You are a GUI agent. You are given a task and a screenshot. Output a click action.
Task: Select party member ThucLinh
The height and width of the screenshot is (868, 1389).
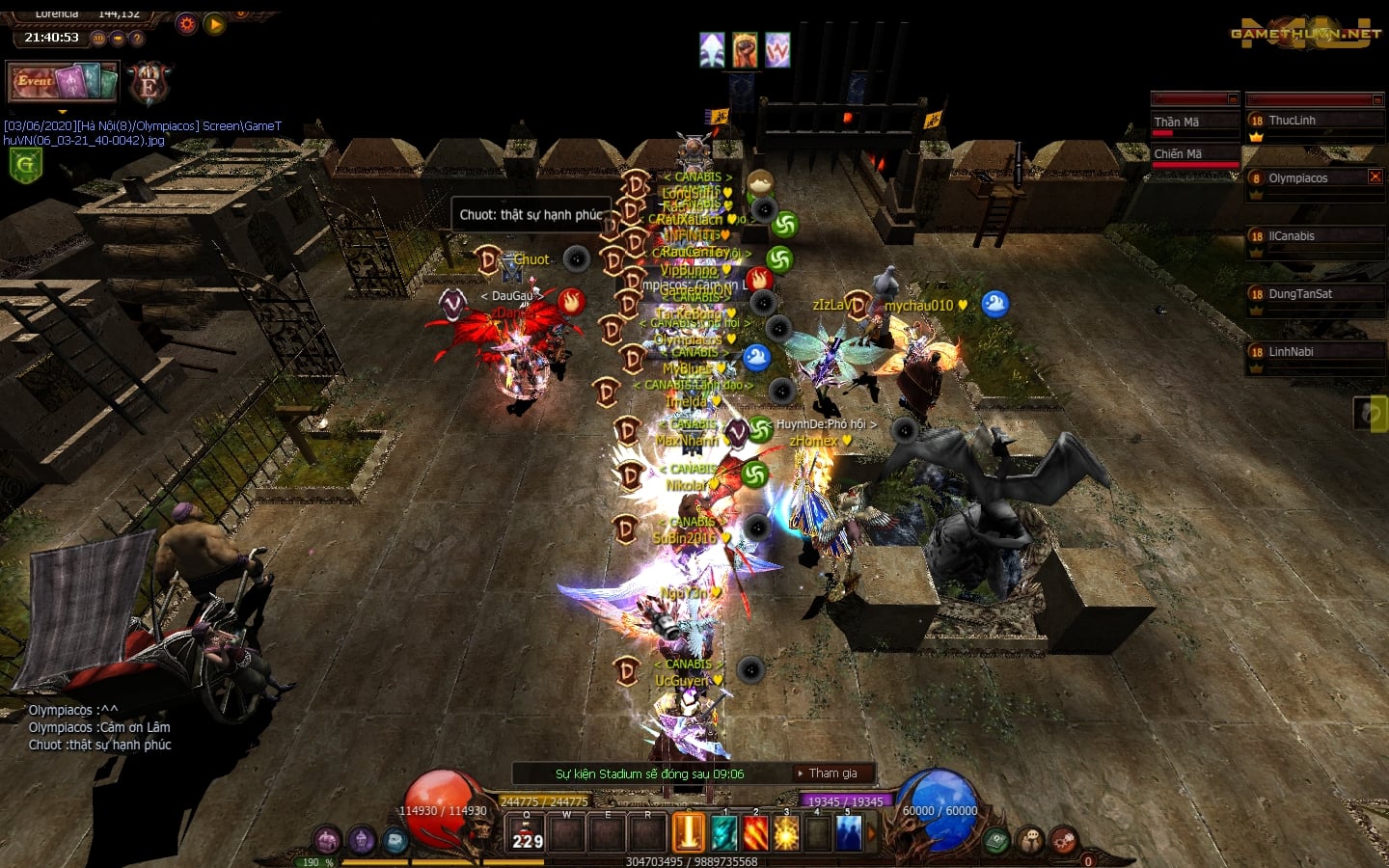[1314, 122]
